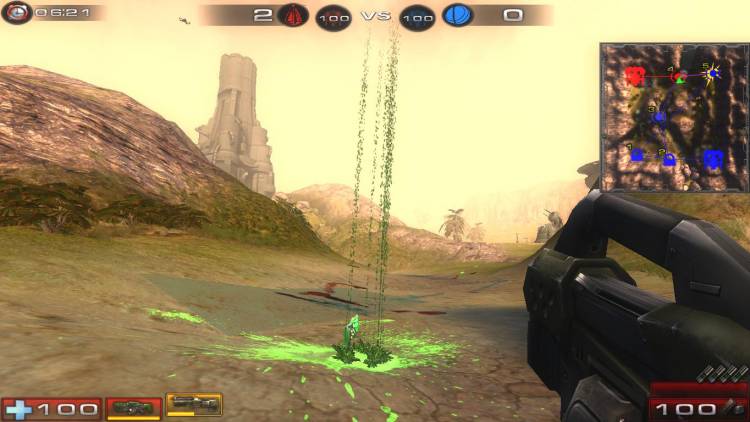The image size is (750, 422).
Task: Pick the minimap node under attack numbered 5
Action: [713, 74]
